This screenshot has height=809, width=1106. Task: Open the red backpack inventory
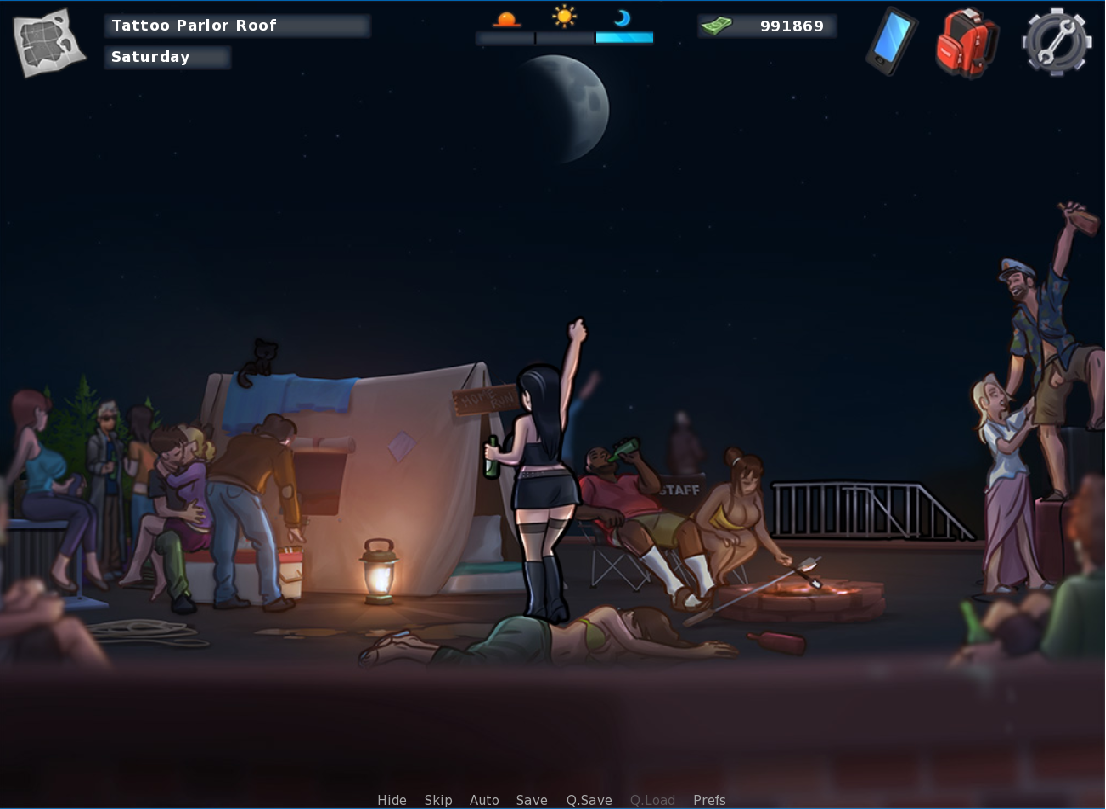[x=966, y=42]
